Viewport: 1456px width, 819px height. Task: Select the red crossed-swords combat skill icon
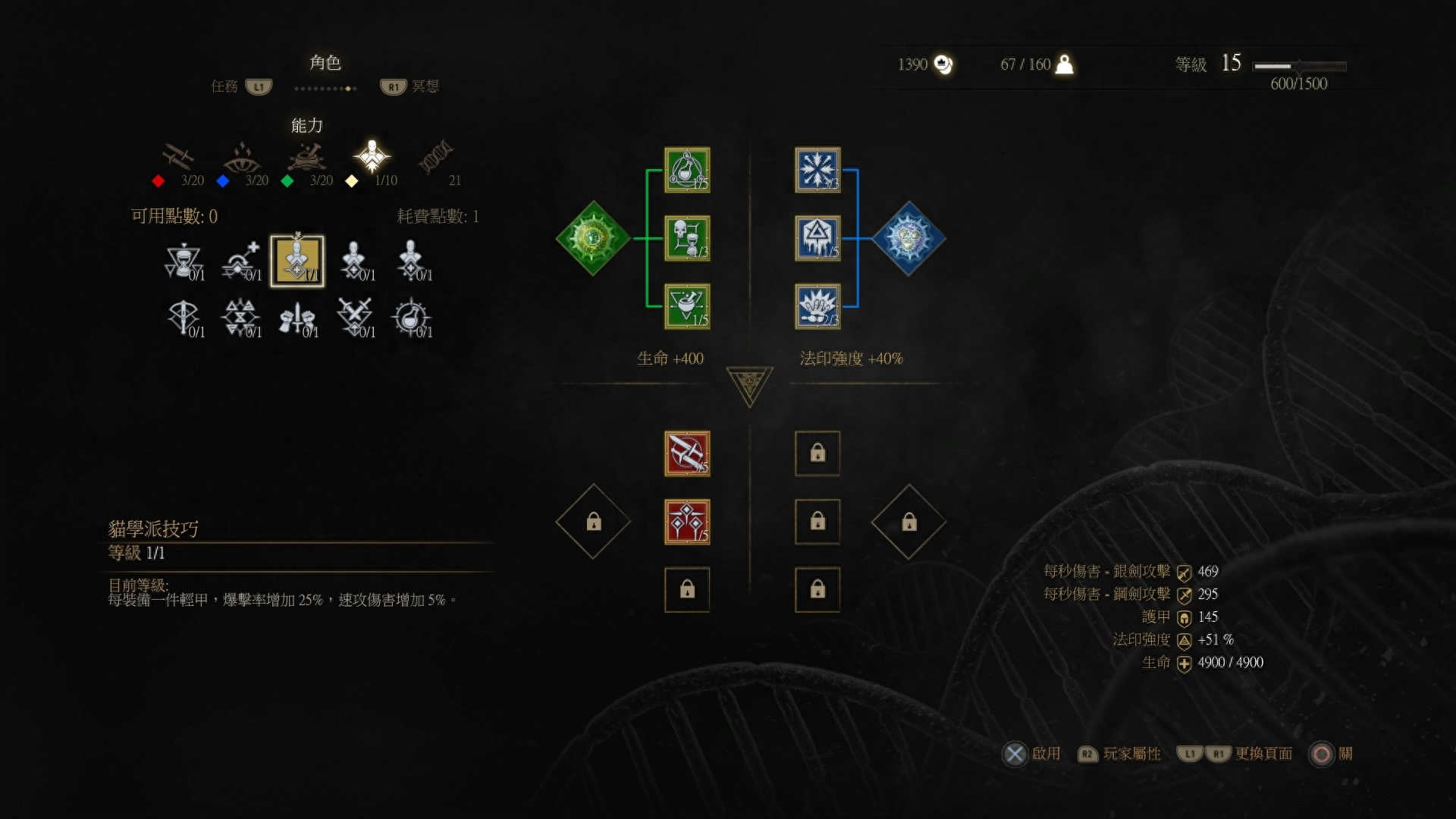[x=687, y=453]
